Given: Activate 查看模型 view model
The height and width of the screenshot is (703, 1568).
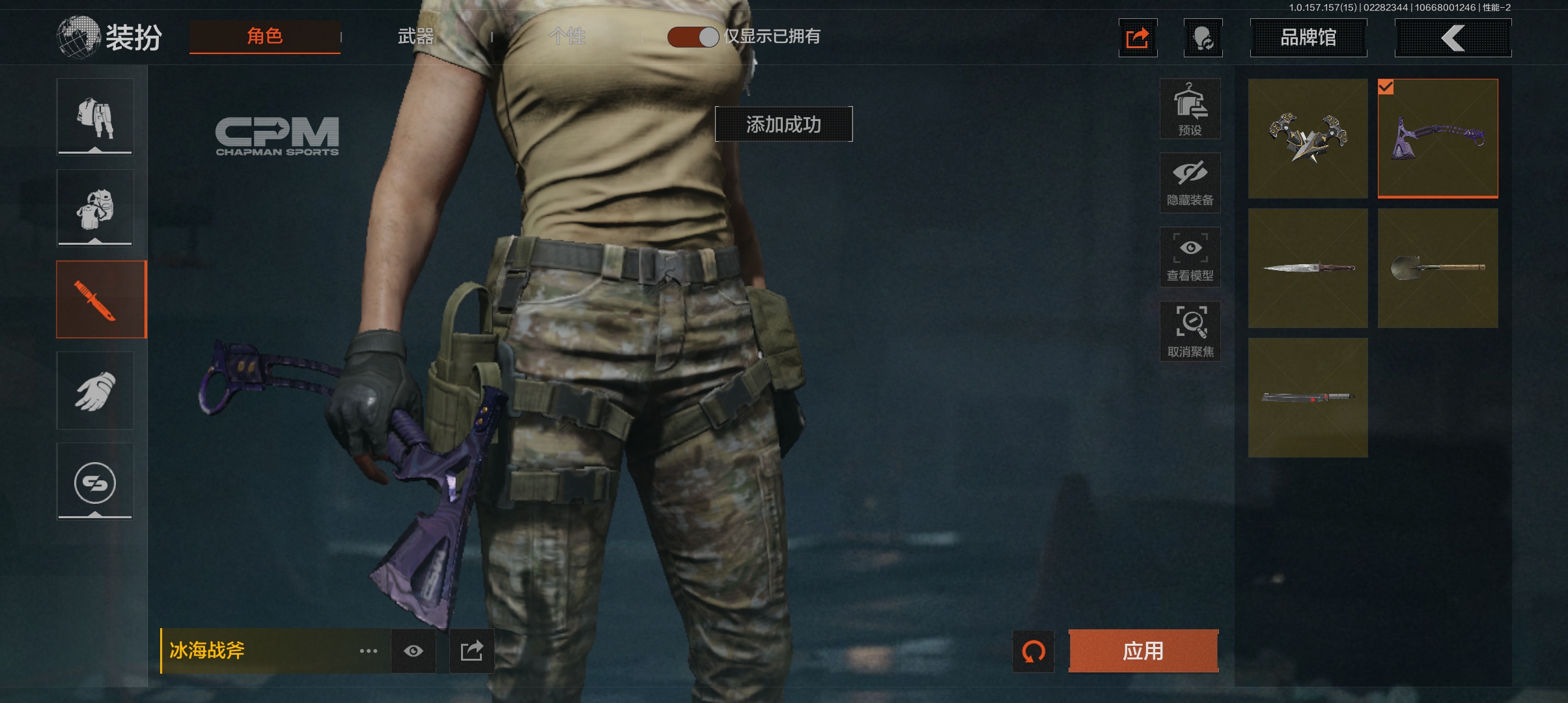Looking at the screenshot, I should coord(1190,257).
